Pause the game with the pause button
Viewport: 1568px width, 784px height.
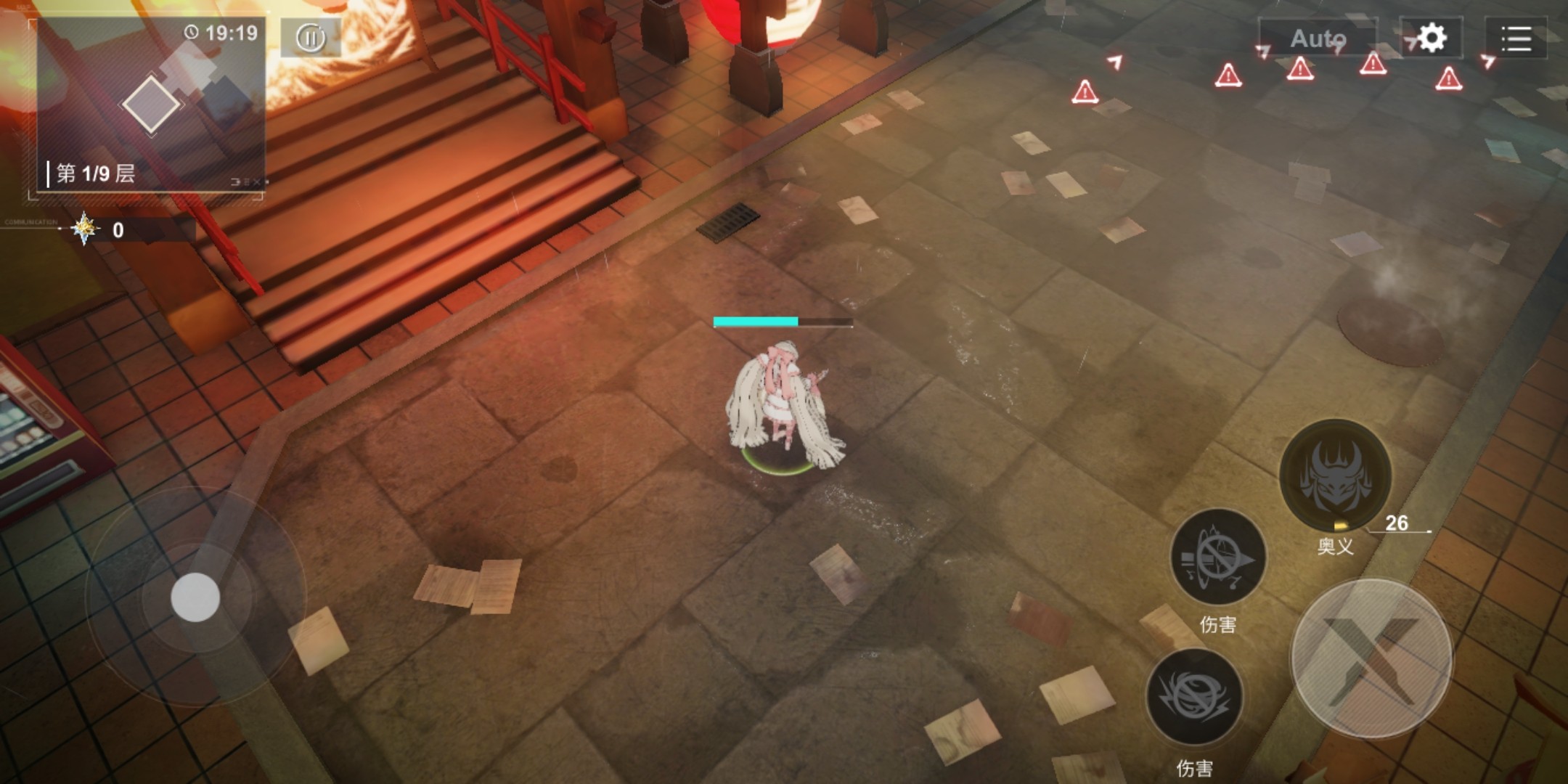311,38
